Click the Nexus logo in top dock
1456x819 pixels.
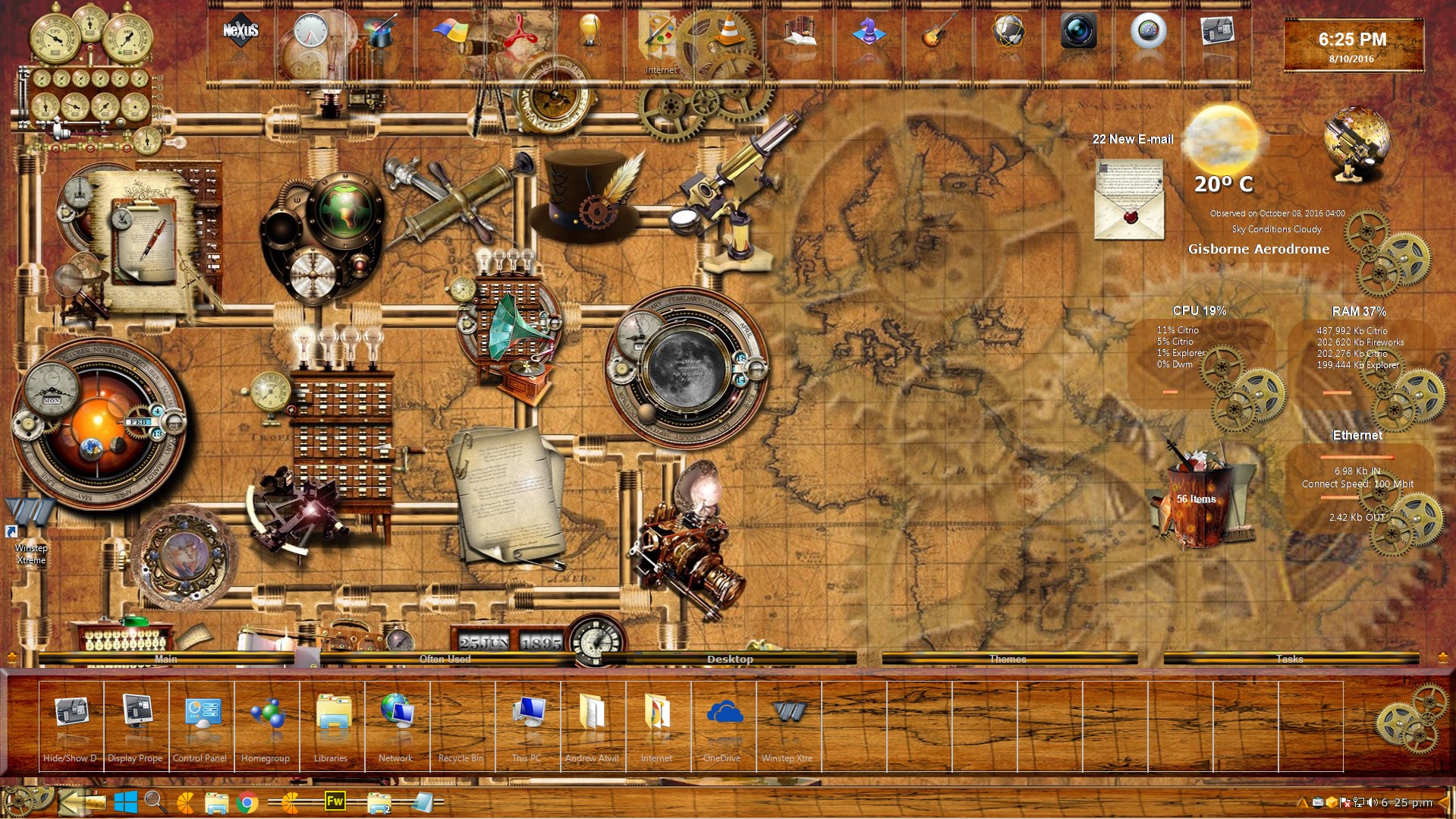coord(241,32)
